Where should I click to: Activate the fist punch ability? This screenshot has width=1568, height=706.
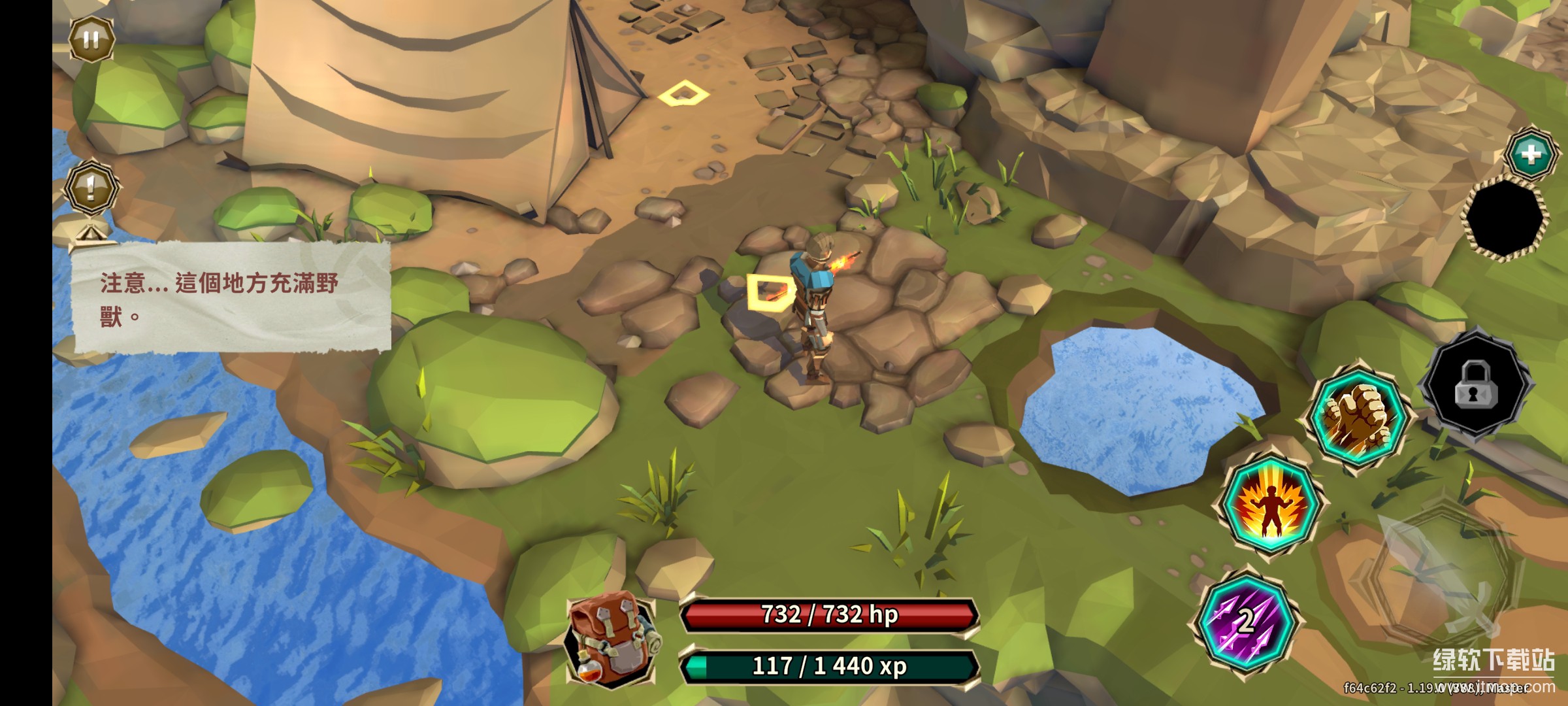(x=1360, y=416)
